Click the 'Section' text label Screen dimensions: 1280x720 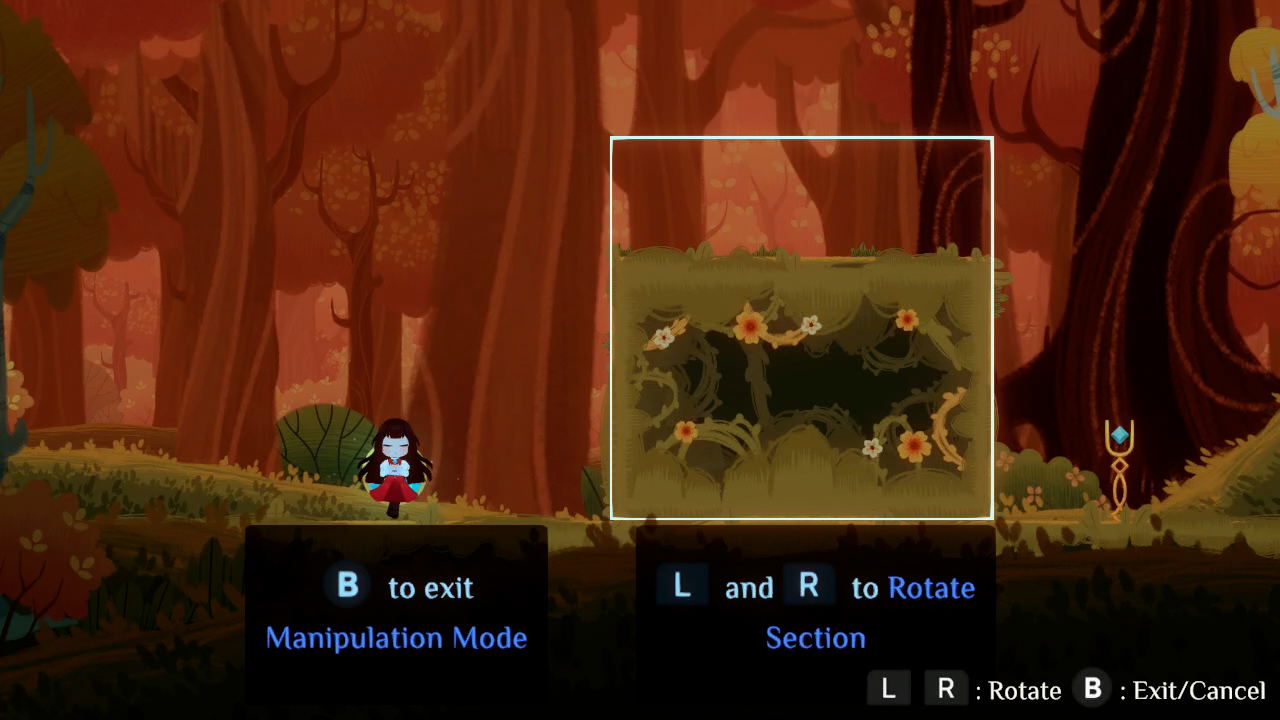pyautogui.click(x=816, y=638)
